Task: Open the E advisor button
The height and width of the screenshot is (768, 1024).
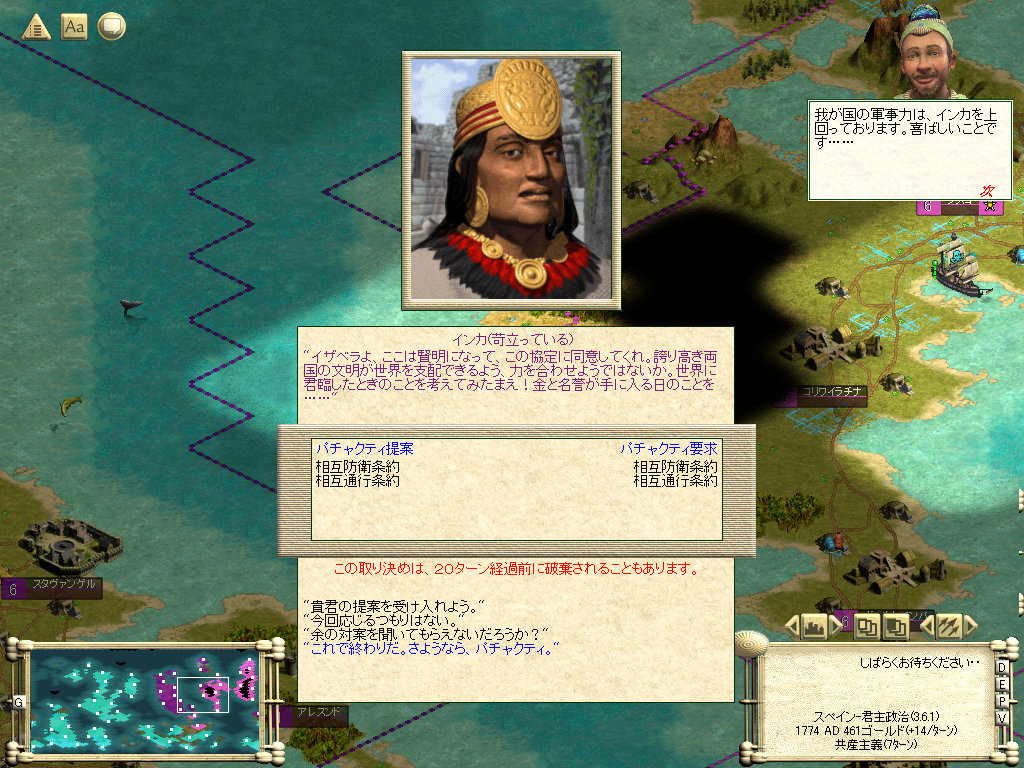Action: (x=1002, y=684)
